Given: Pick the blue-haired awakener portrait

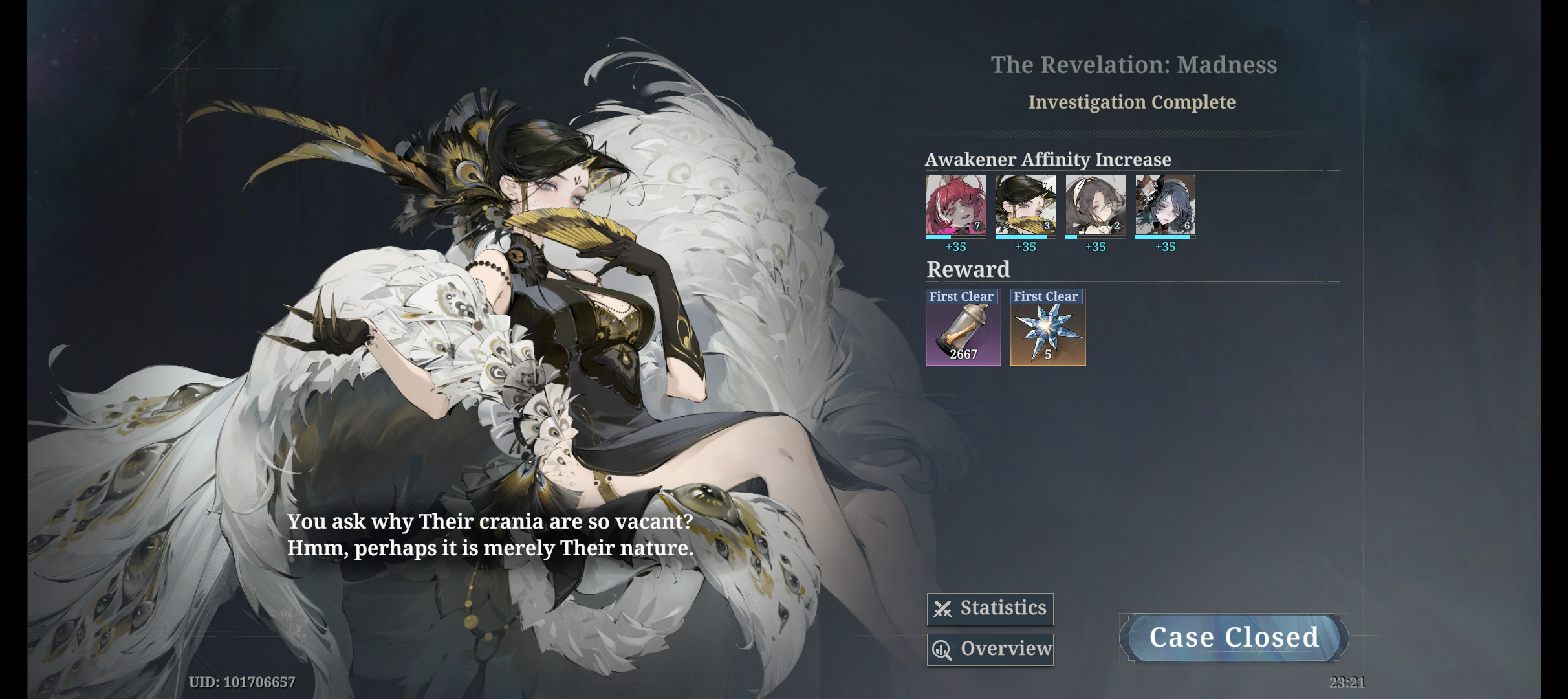Looking at the screenshot, I should coord(1165,205).
